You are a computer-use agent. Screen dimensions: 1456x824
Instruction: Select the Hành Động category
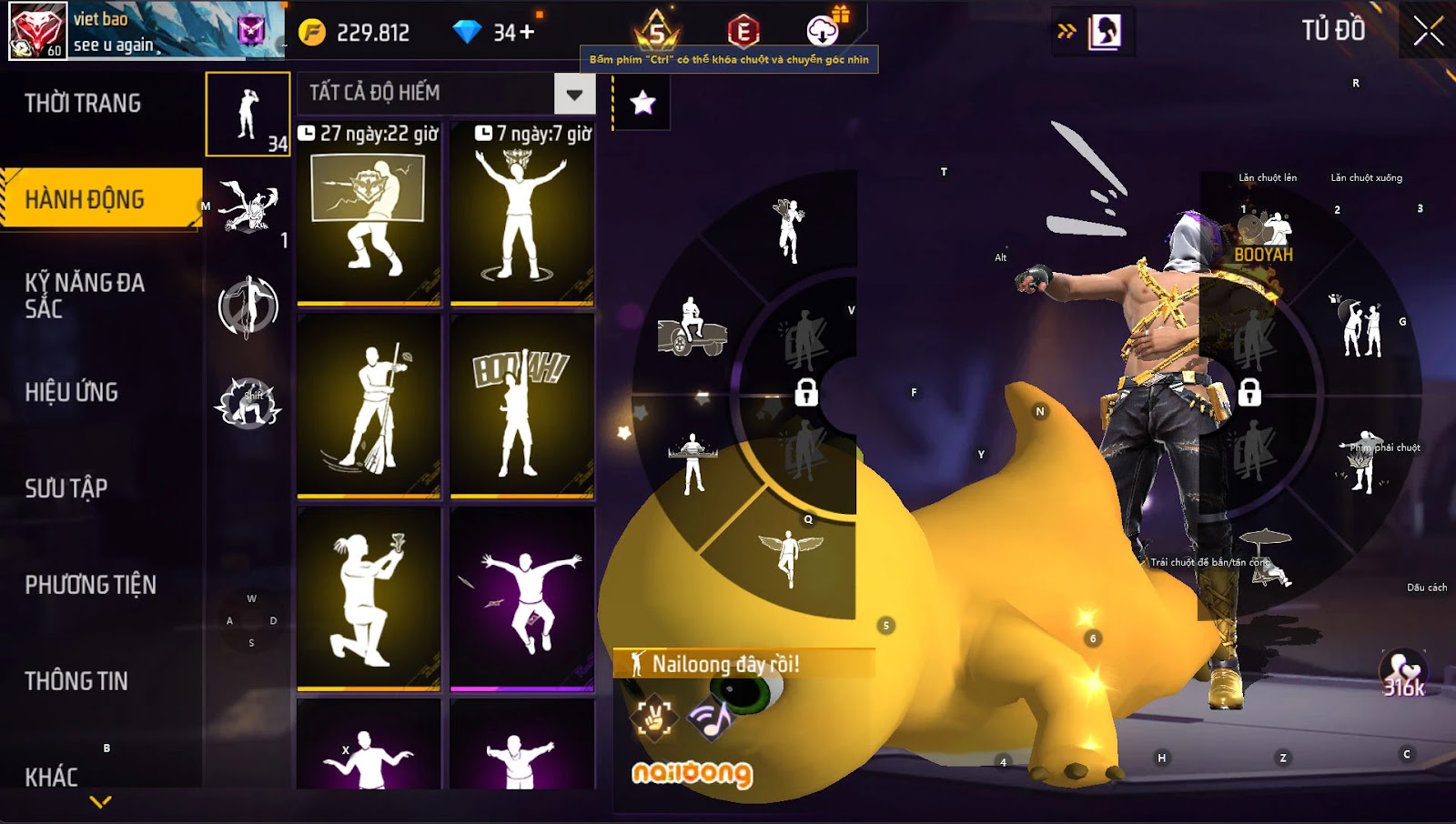coord(85,199)
